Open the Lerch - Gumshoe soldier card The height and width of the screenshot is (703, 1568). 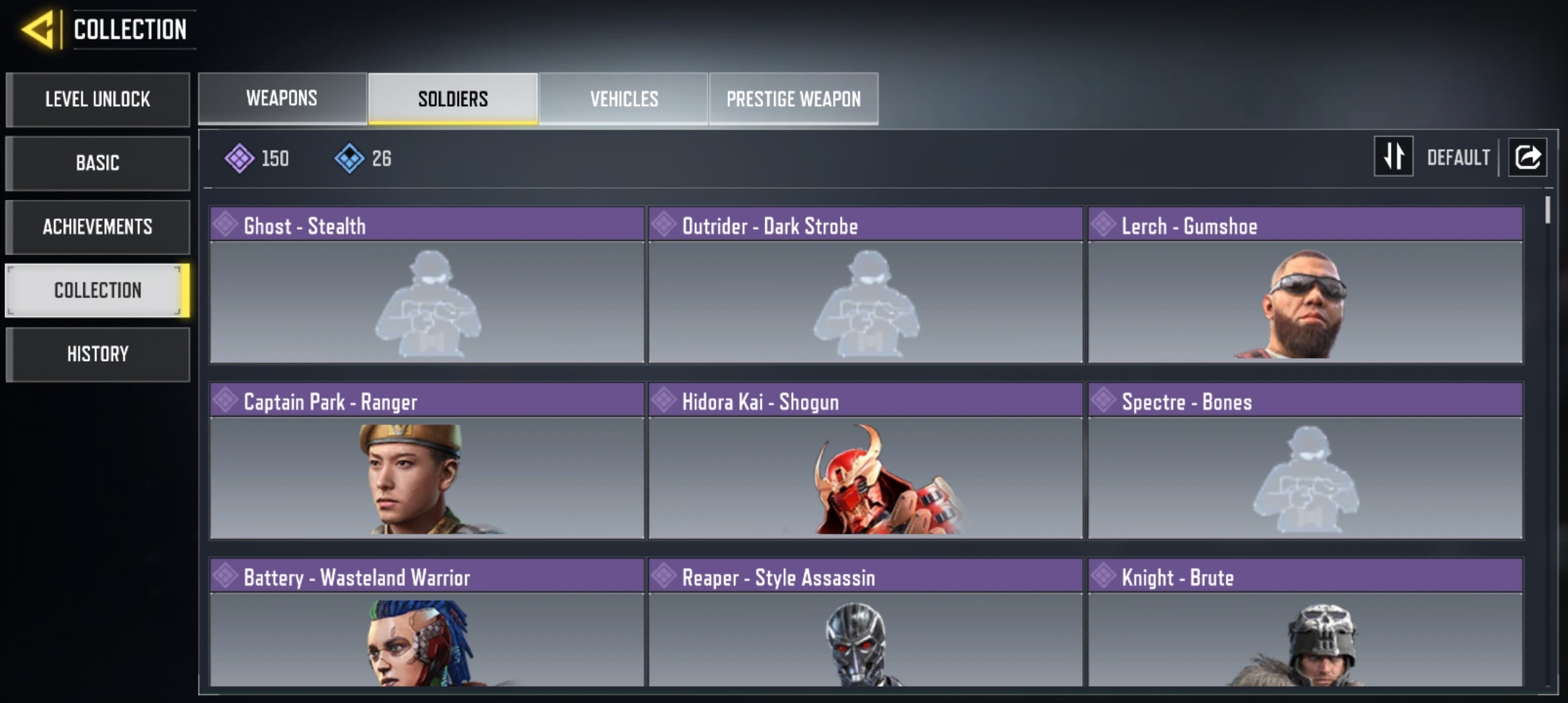pyautogui.click(x=1305, y=285)
